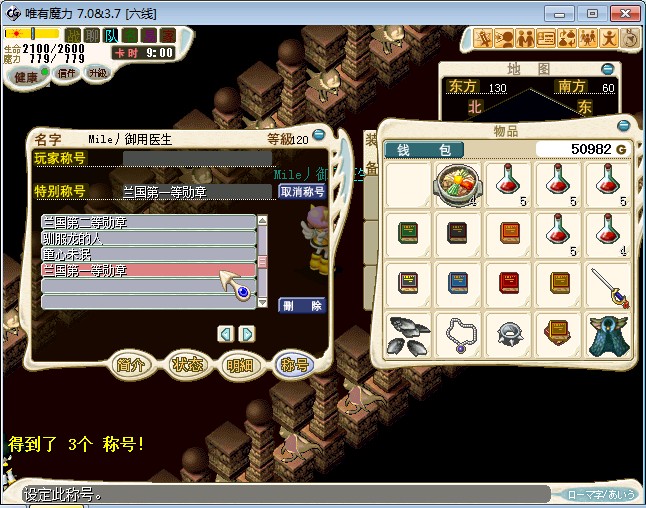This screenshot has width=646, height=508.
Task: Go to the next title page arrow
Action: tap(247, 334)
